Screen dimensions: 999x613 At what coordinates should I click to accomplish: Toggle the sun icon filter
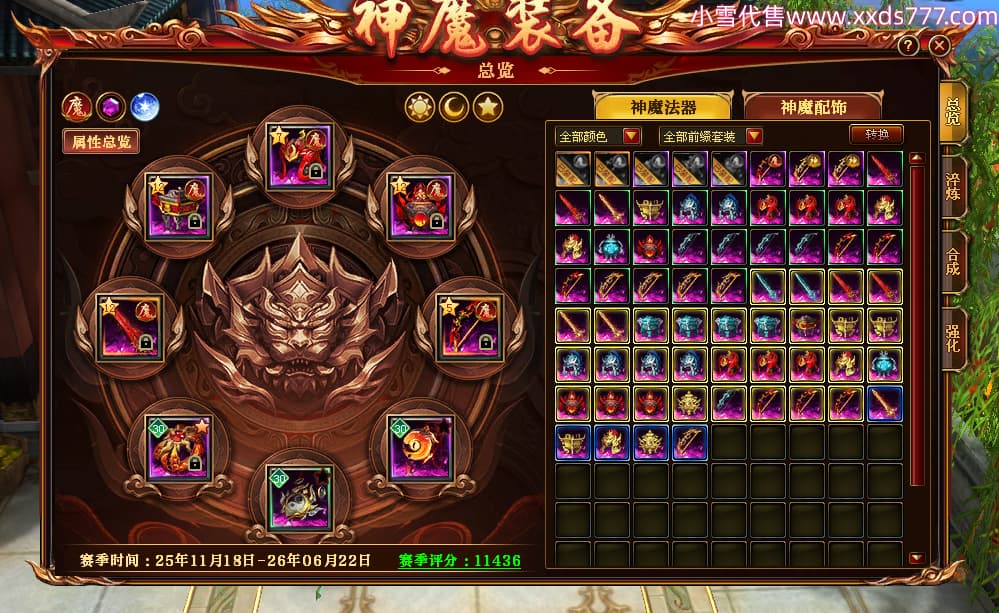[x=420, y=106]
